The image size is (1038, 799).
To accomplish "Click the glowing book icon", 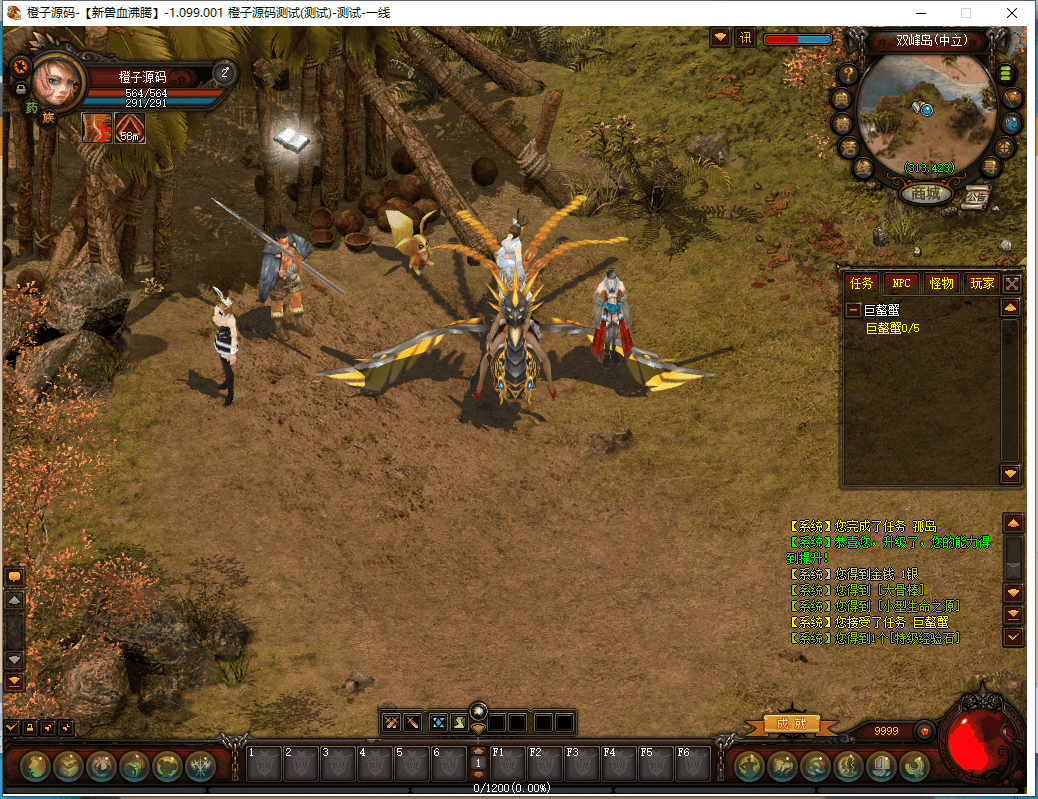I will coord(291,139).
